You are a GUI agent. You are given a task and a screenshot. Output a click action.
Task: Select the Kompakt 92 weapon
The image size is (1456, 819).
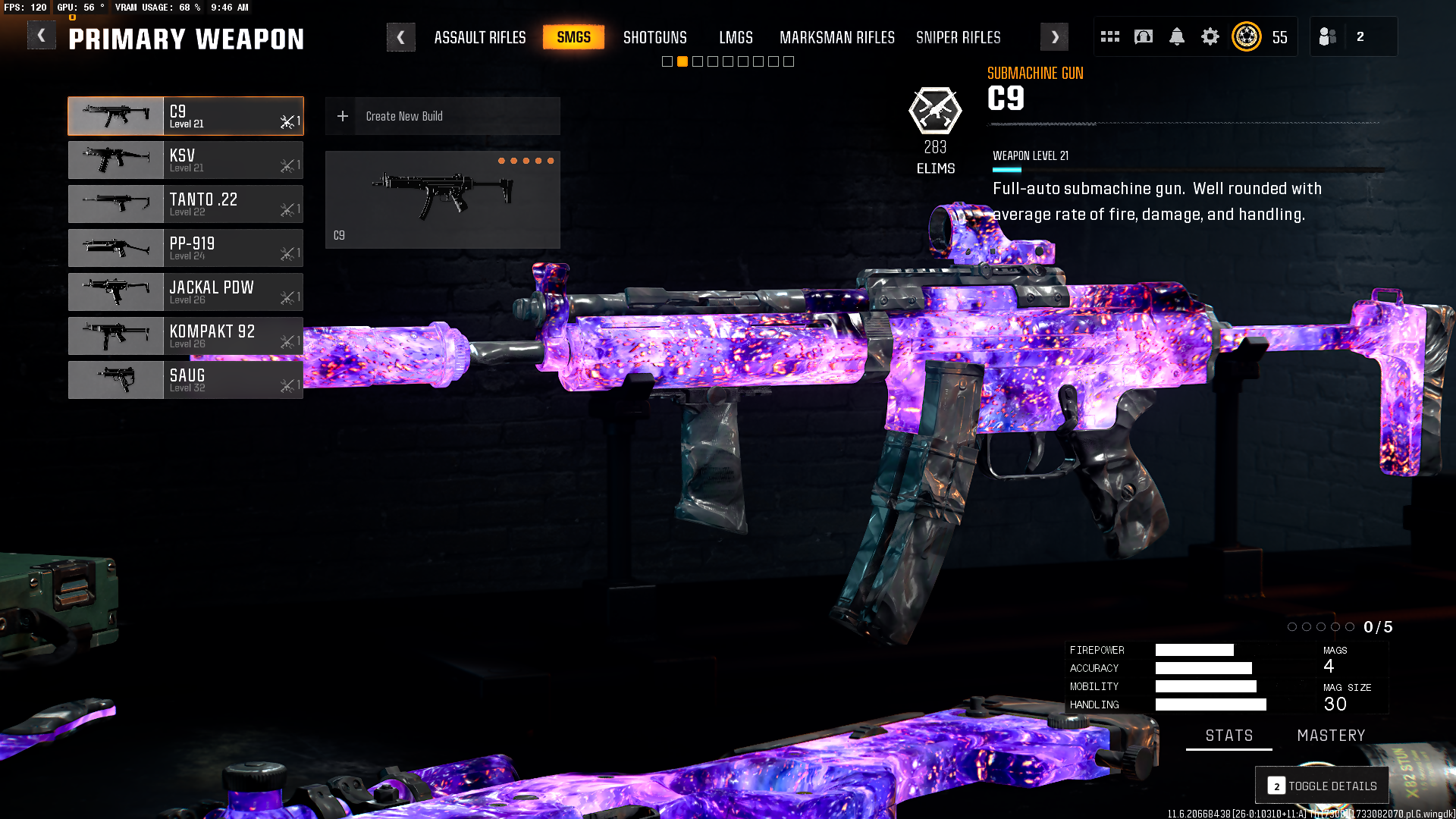(186, 336)
